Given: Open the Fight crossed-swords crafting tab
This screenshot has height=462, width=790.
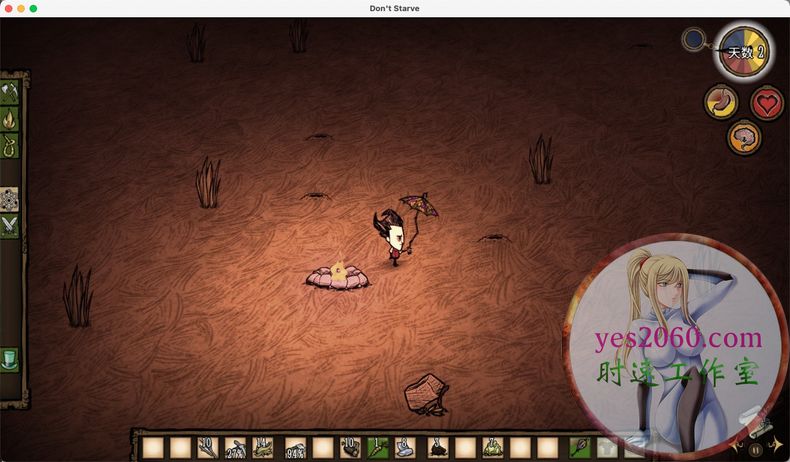Looking at the screenshot, I should [10, 226].
